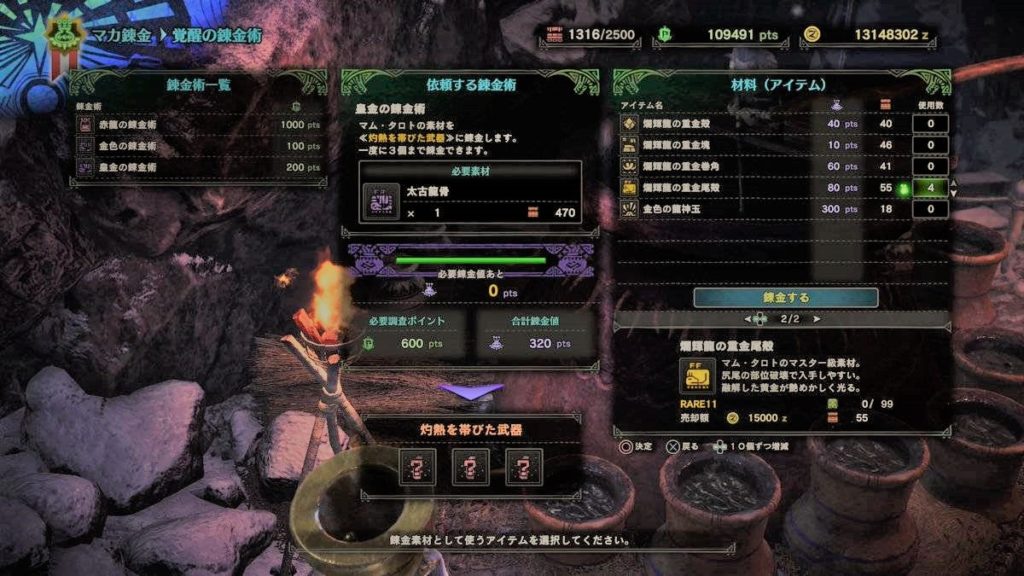Choose the 爛輝龍の皇金巻角 material row
1024x576 pixels.
point(760,166)
